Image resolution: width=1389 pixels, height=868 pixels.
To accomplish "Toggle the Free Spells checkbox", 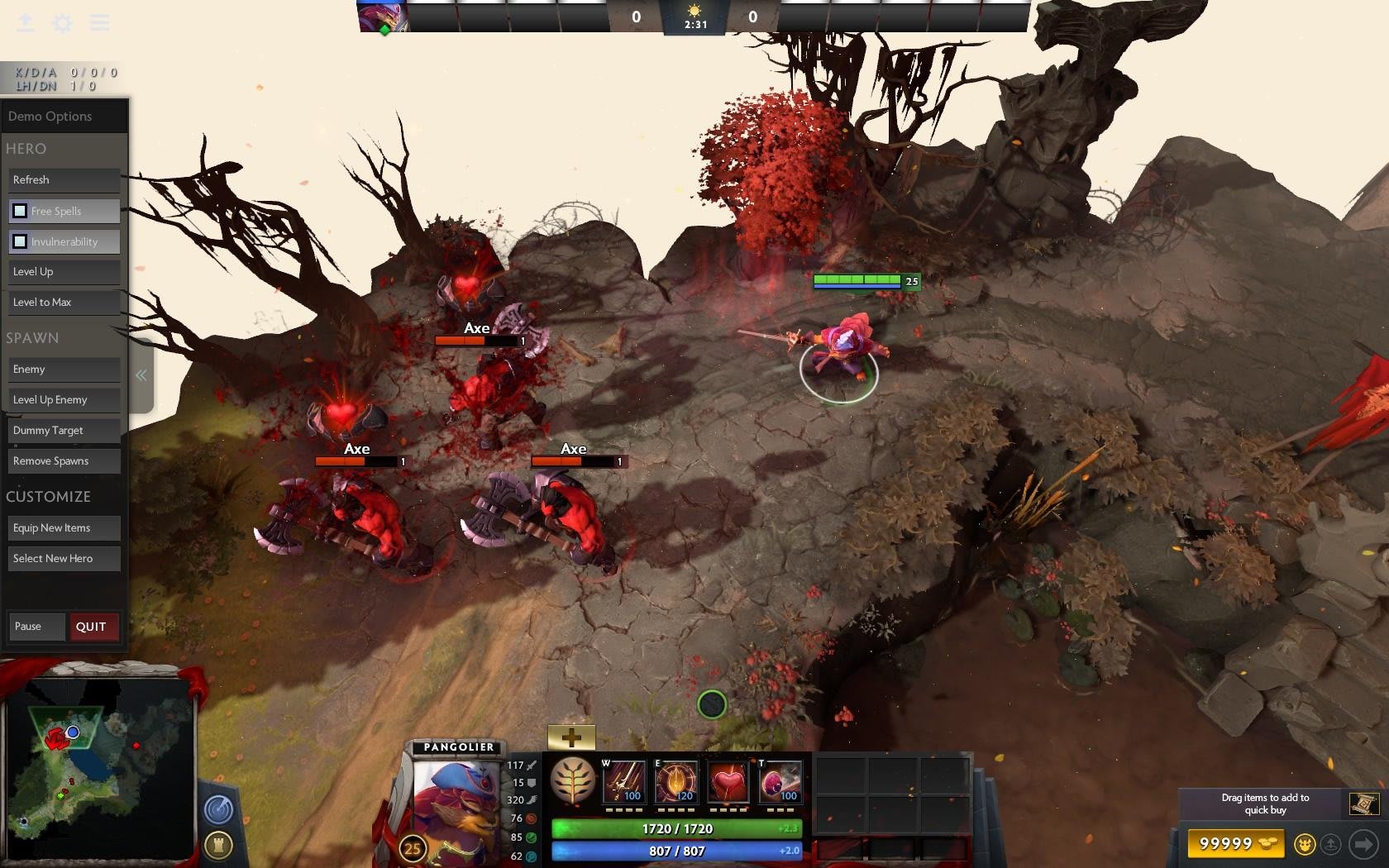I will coord(20,212).
